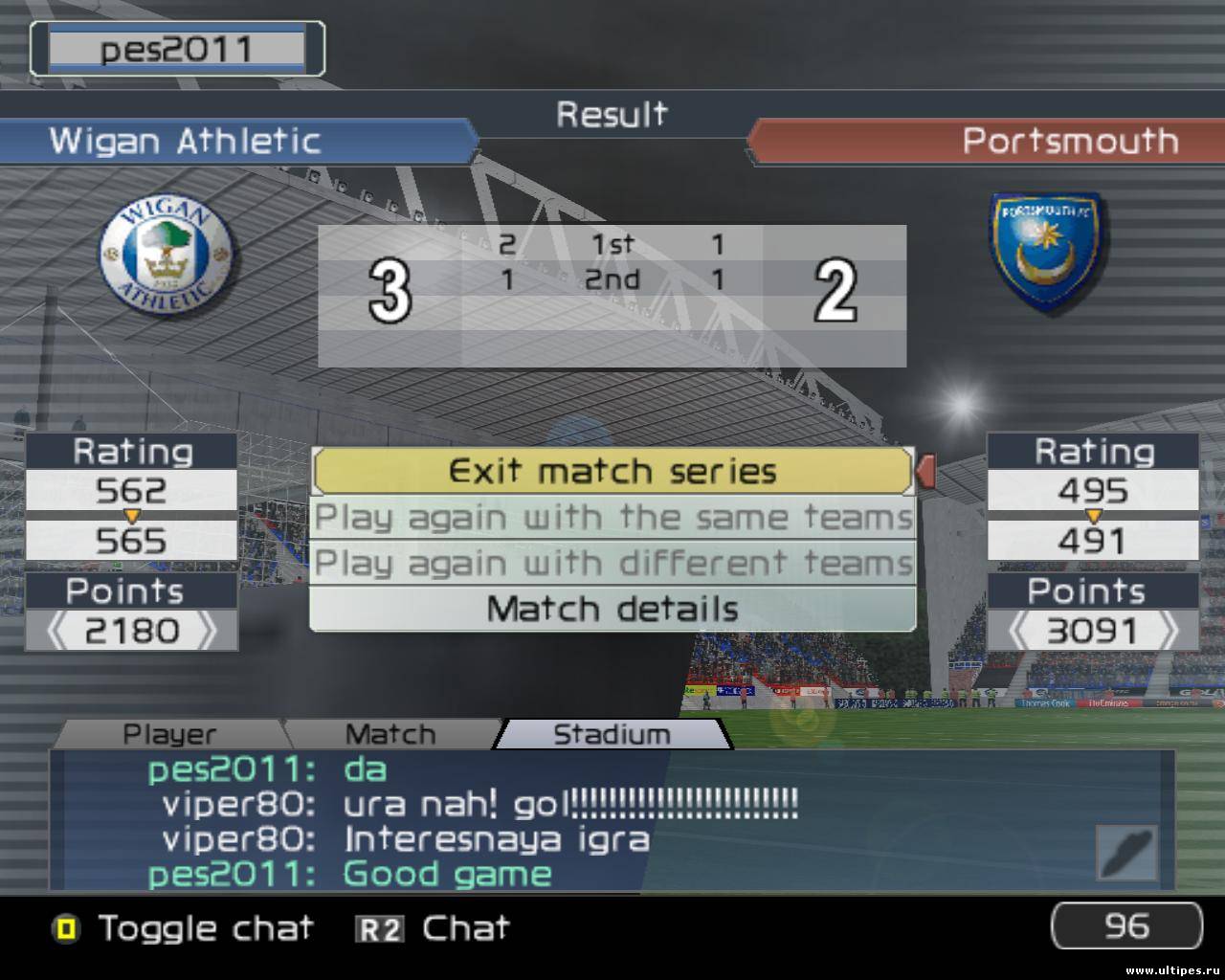Click right arrow on Portsmouth points
1225x980 pixels.
[x=1167, y=632]
